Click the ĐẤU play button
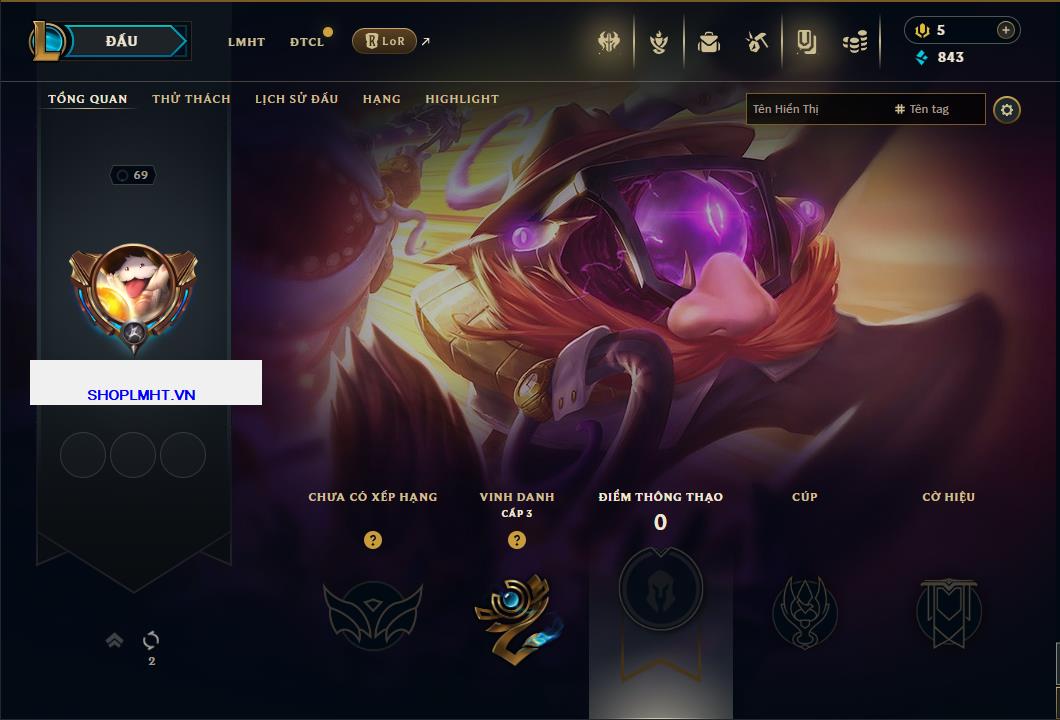The image size is (1060, 720). click(122, 41)
